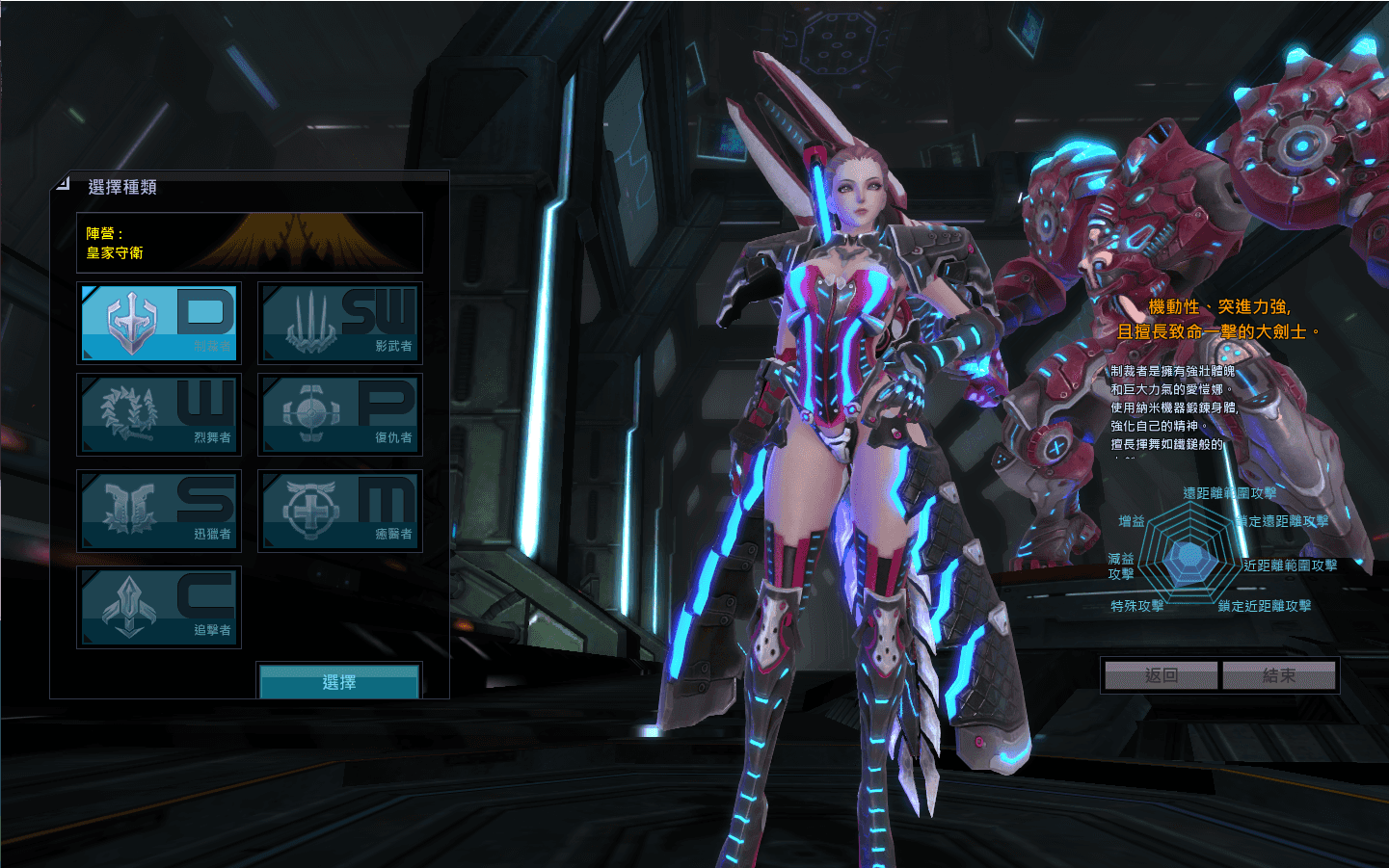Click the 結束 exit button
The height and width of the screenshot is (868, 1389).
click(1279, 675)
